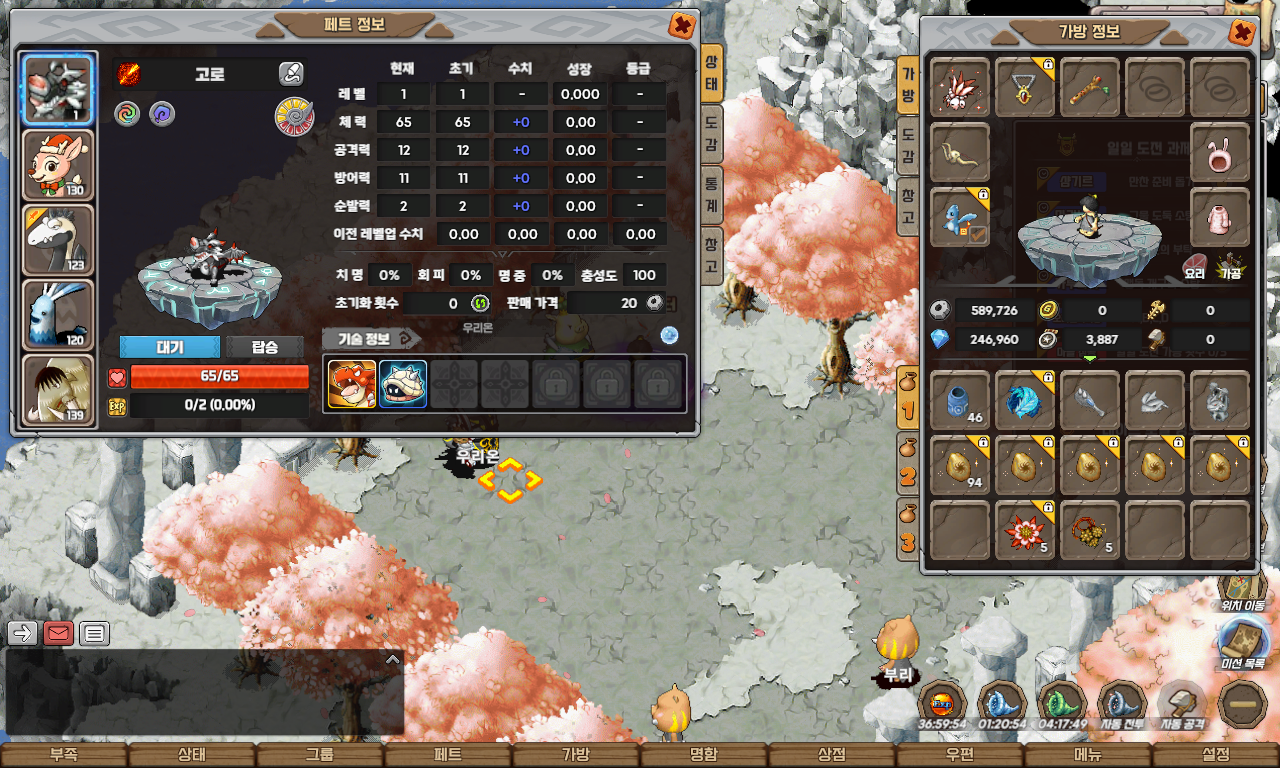Rename pet using the edit icon

point(290,73)
